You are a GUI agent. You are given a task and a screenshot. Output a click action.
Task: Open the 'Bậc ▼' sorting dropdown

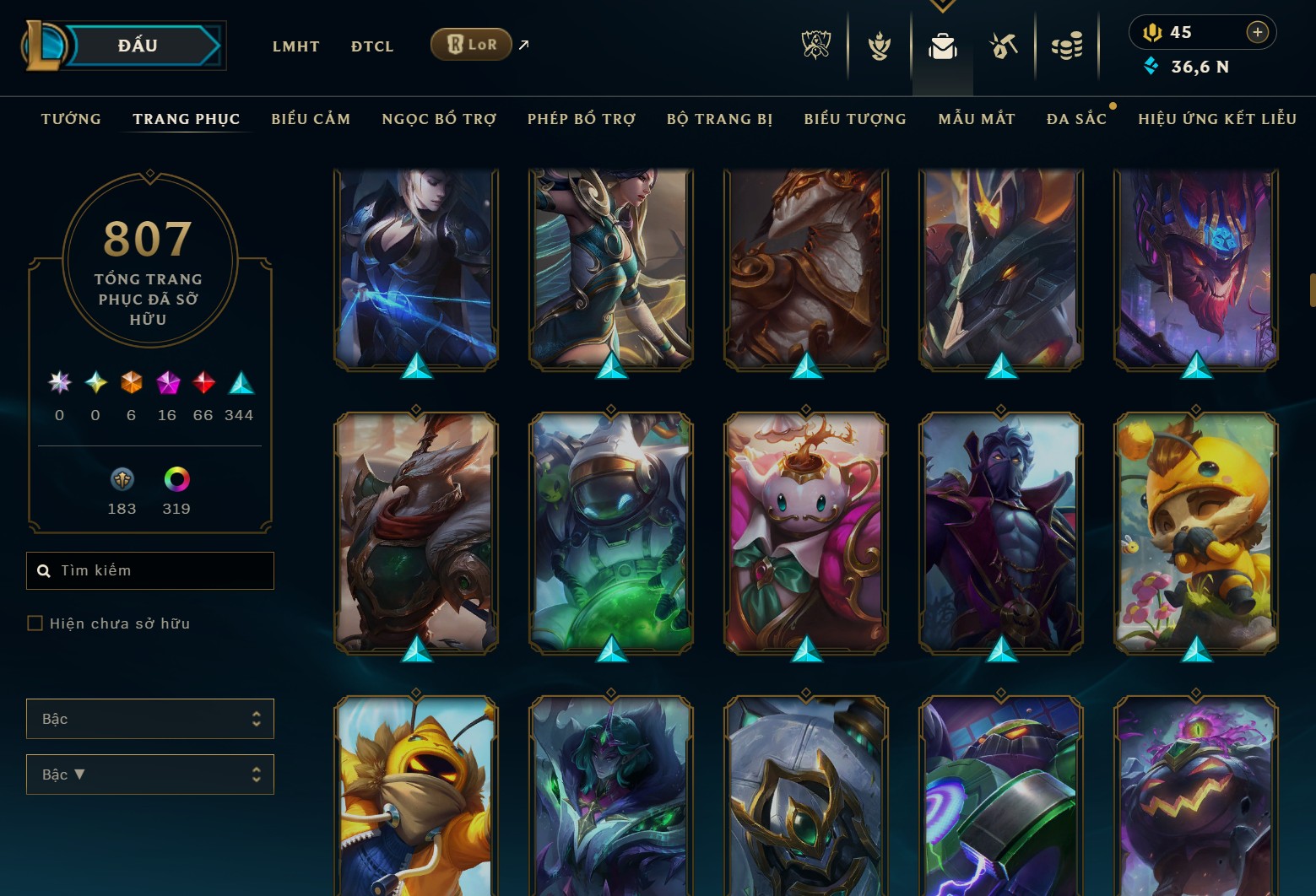coord(150,774)
